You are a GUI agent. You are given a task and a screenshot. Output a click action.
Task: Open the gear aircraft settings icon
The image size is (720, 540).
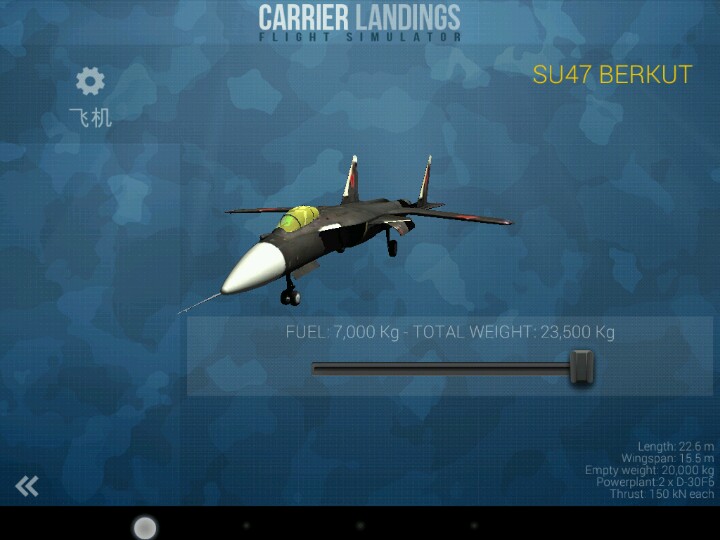point(90,82)
